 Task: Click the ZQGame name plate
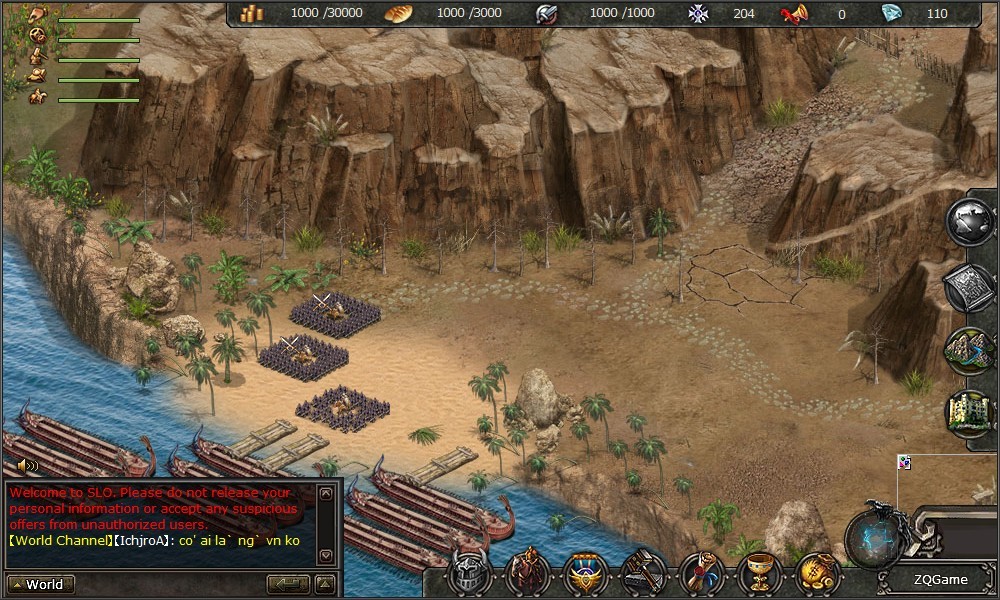tap(940, 580)
